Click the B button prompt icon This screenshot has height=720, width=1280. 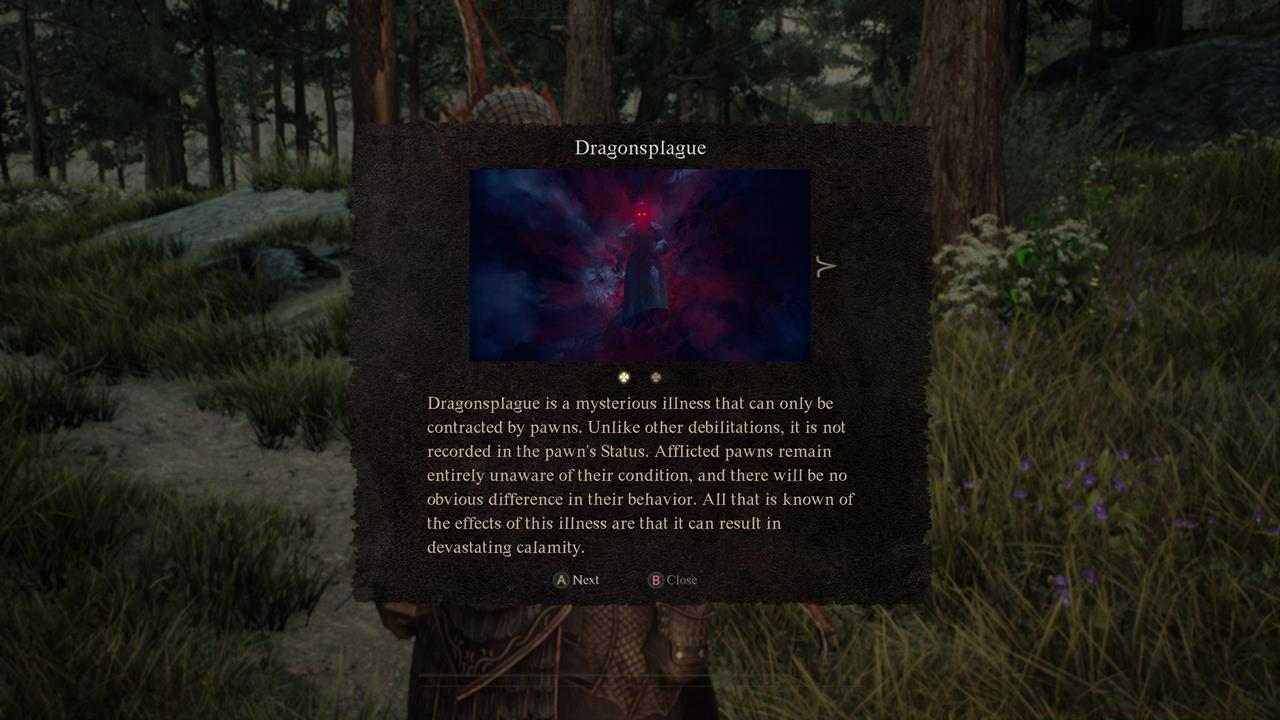(657, 580)
